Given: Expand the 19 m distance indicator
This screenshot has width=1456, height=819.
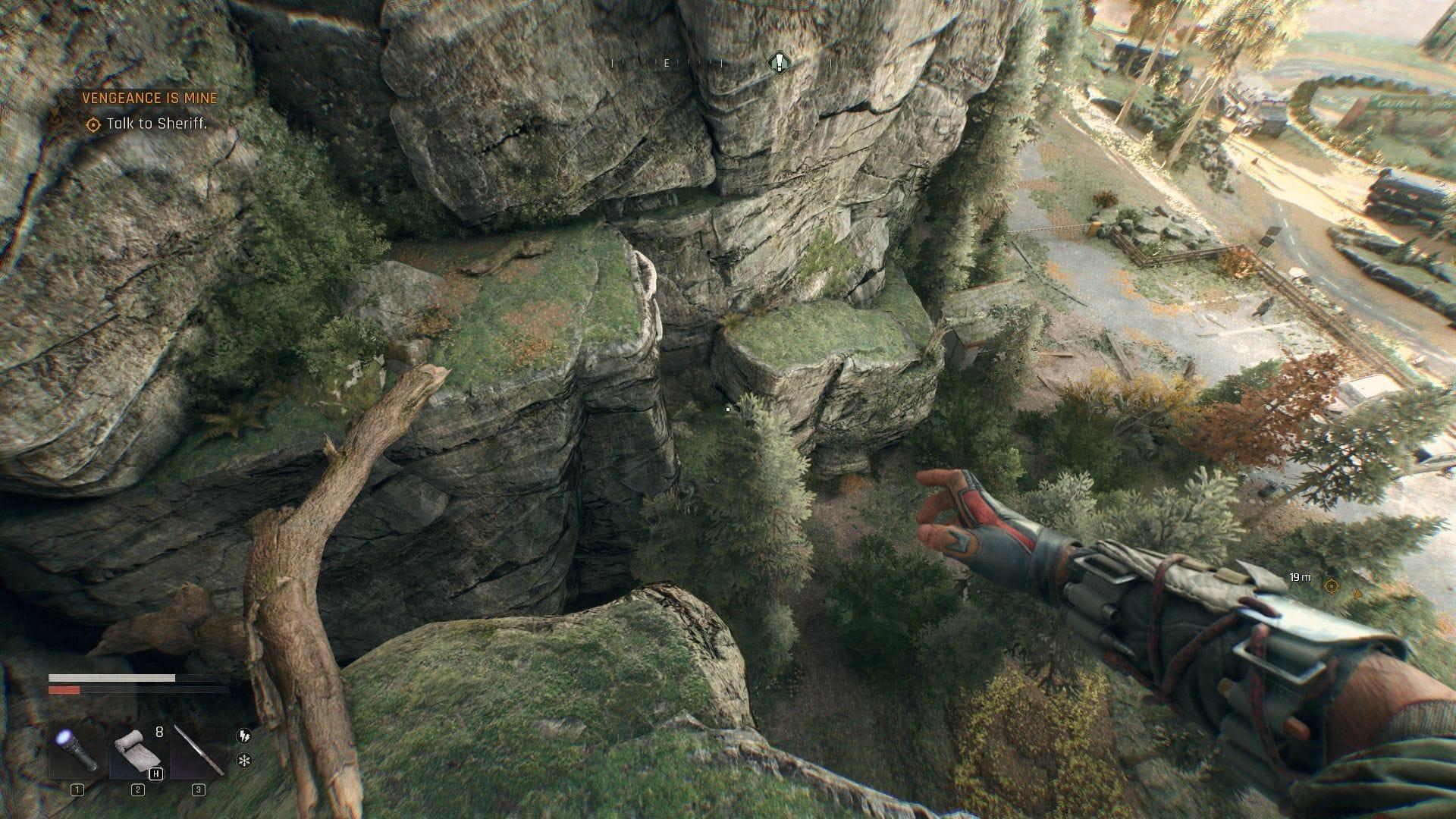Looking at the screenshot, I should pos(1301,578).
